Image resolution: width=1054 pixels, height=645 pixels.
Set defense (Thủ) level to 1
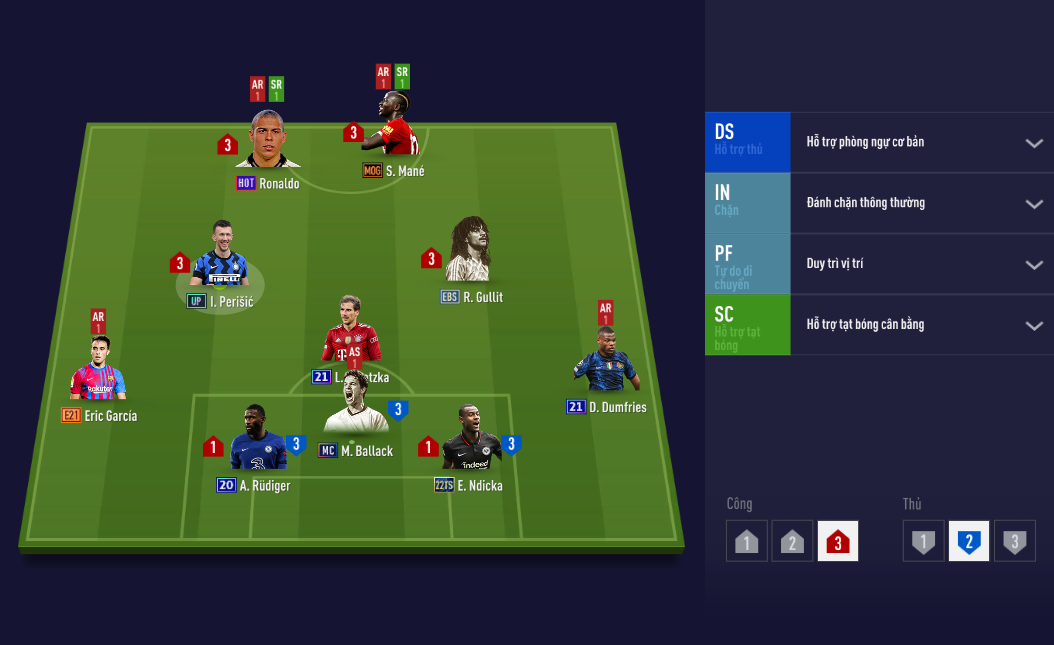click(923, 541)
